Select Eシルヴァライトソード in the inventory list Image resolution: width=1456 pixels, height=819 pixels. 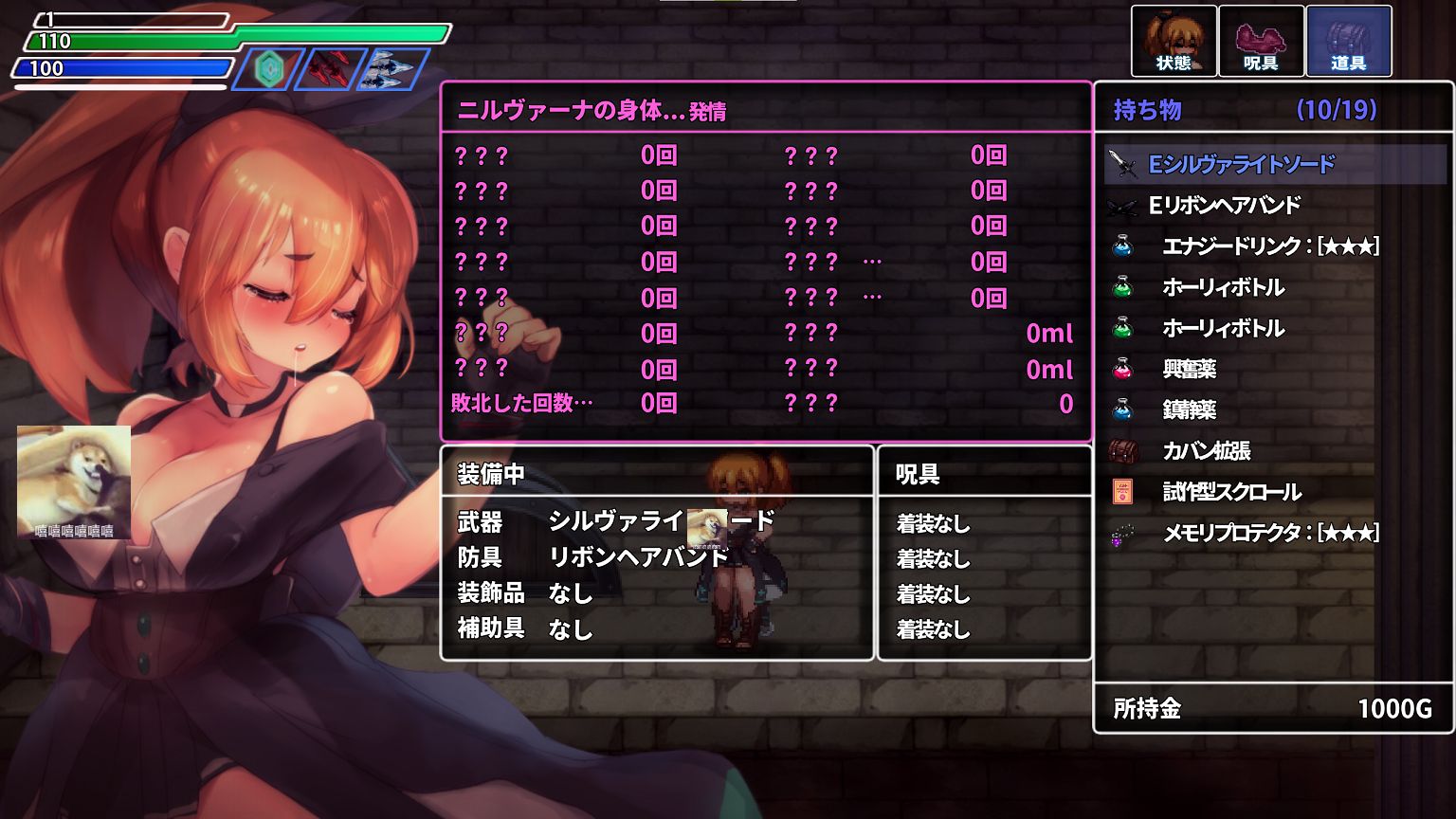point(1241,165)
